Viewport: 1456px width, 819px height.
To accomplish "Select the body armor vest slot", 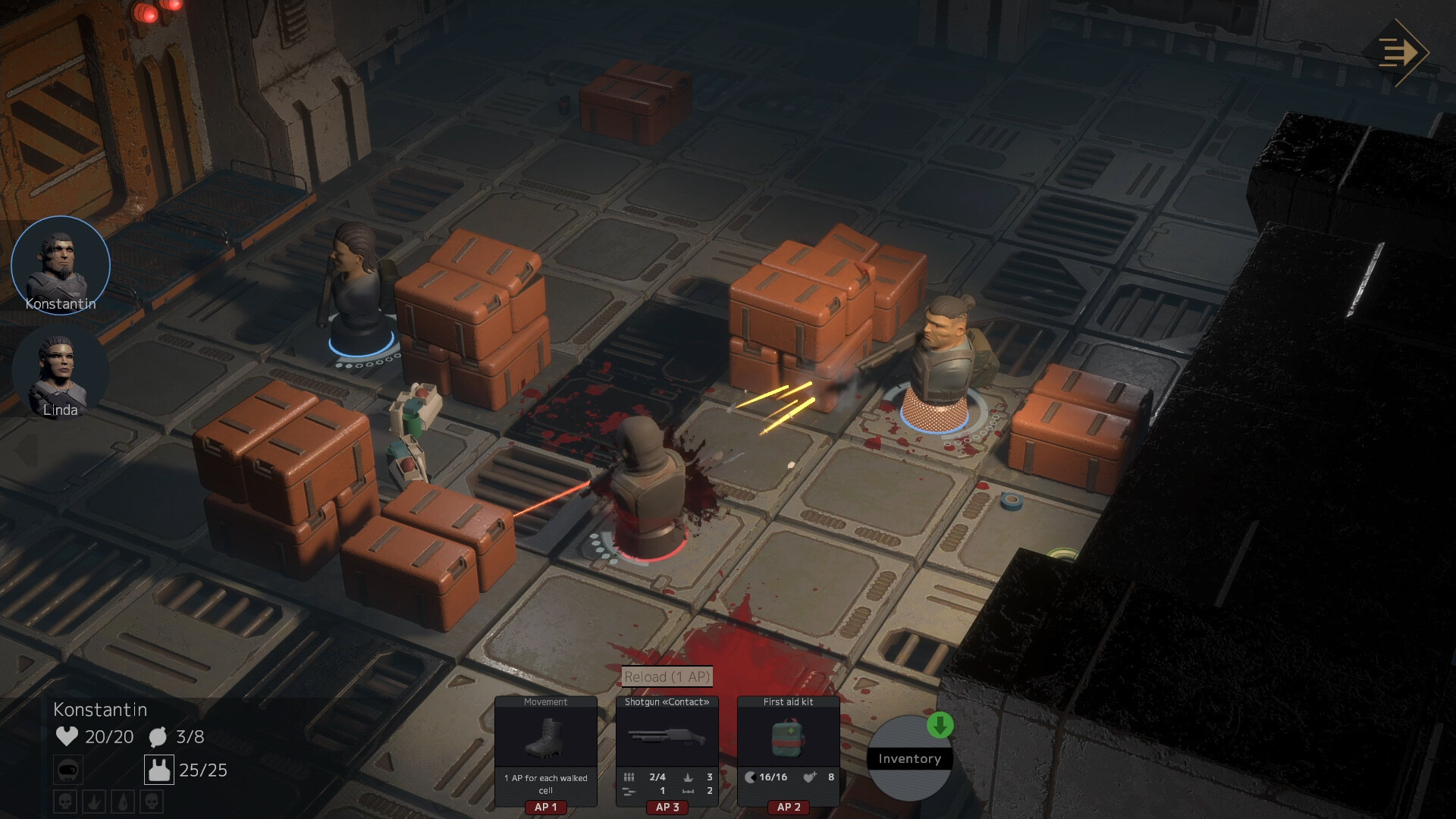I will tap(159, 770).
